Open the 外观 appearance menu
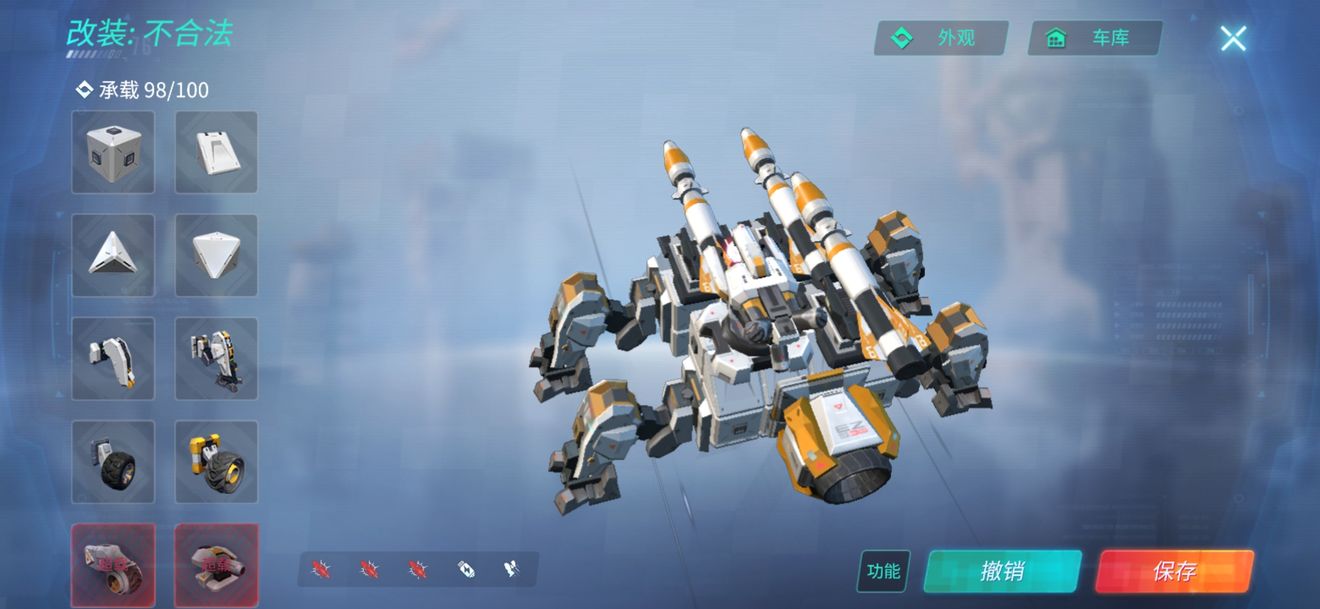 pos(941,38)
